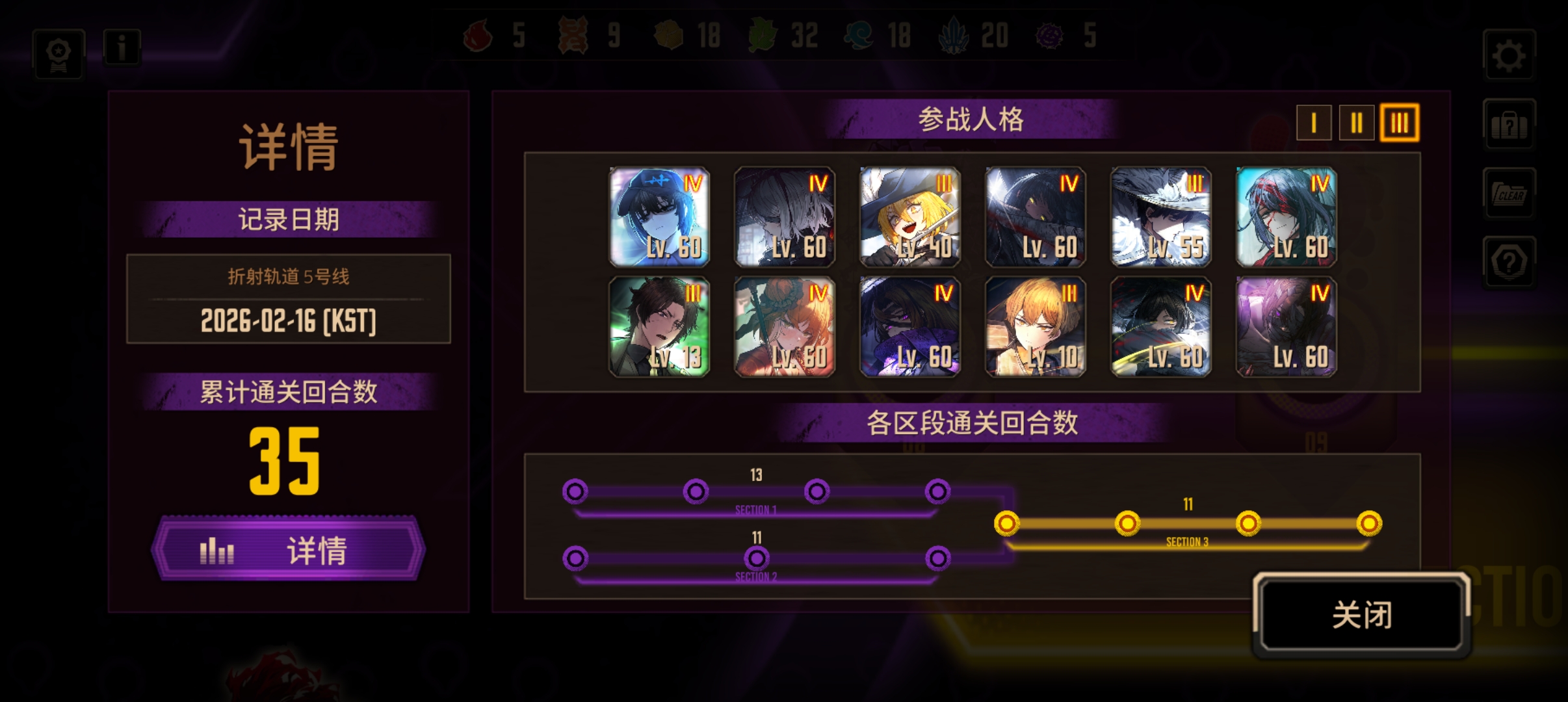The height and width of the screenshot is (702, 1568).
Task: Click the achievement badge icon in top-left
Action: coord(57,53)
